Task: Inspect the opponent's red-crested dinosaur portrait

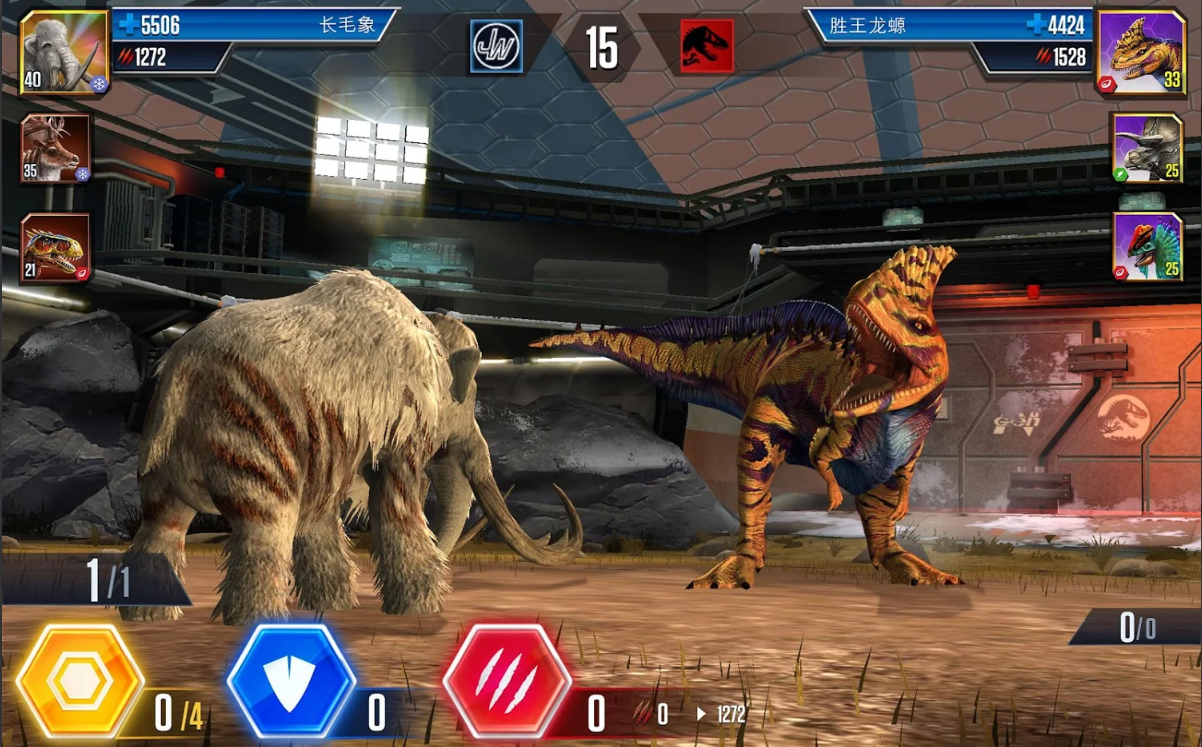Action: click(x=1147, y=247)
